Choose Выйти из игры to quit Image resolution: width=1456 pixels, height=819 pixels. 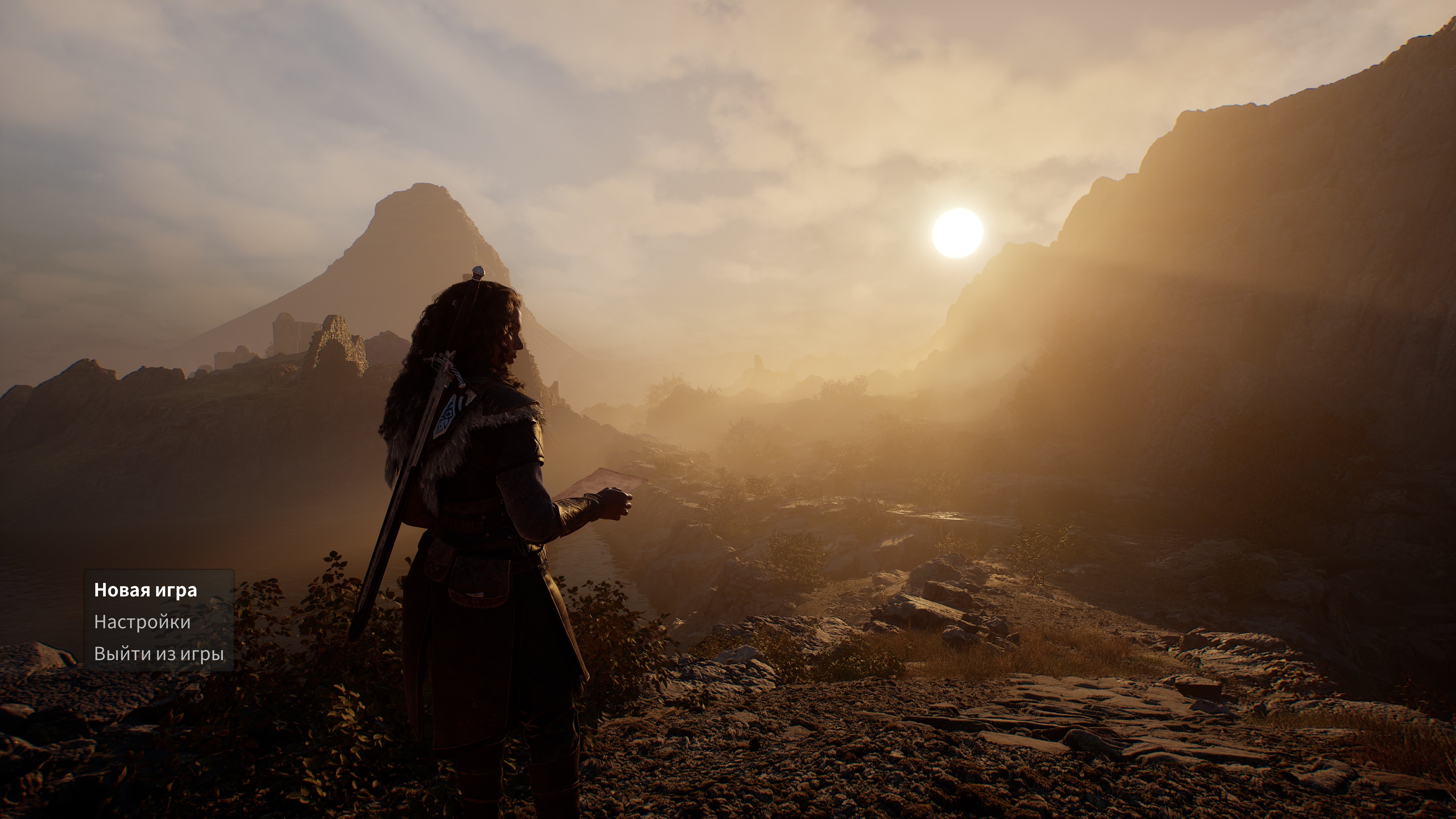coord(159,653)
